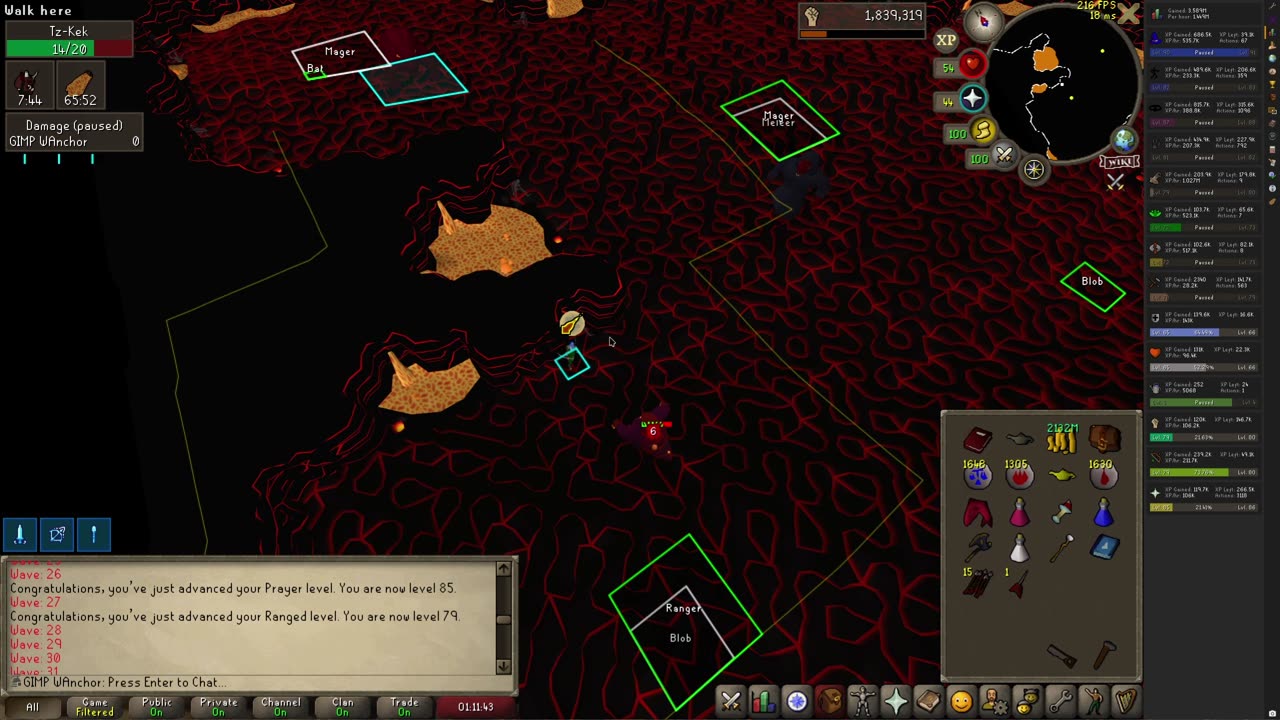Select the coins stack in inventory
This screenshot has height=720, width=1280.
pos(1061,438)
